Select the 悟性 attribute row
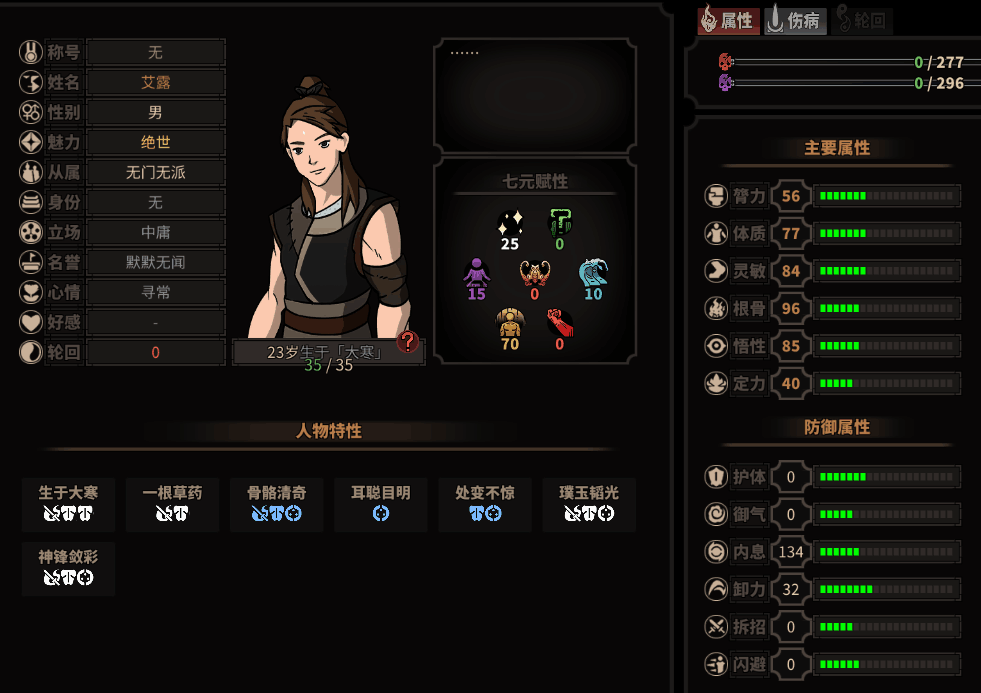 832,346
